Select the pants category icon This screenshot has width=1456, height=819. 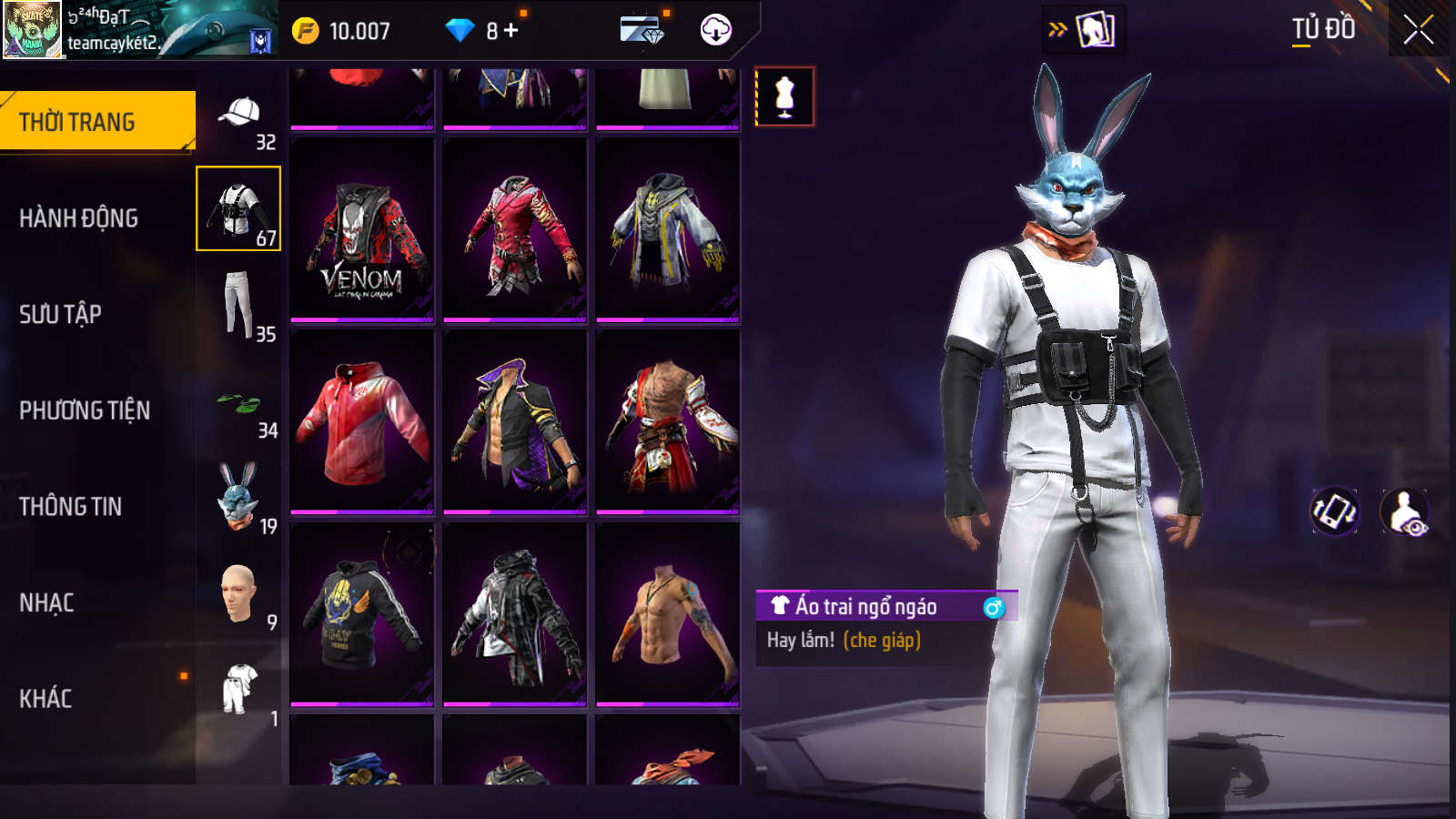(238, 304)
